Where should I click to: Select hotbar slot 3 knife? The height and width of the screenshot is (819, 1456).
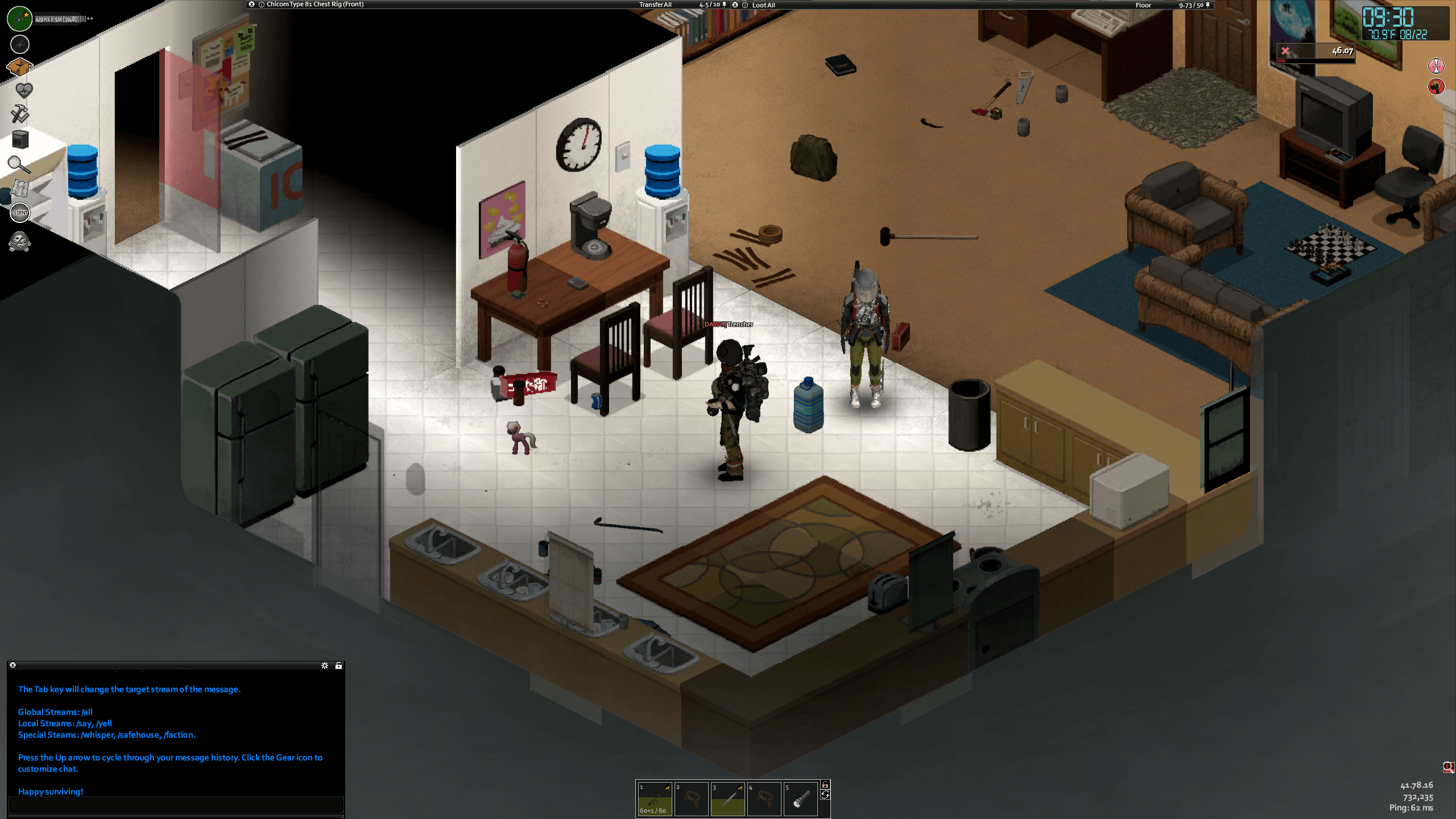727,799
